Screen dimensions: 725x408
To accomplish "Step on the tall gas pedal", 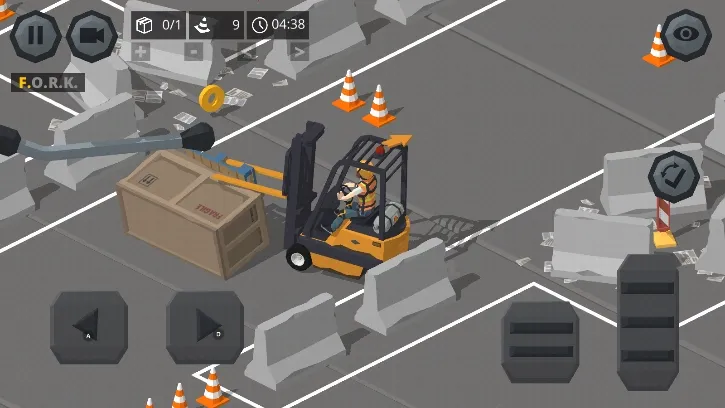I will [648, 322].
